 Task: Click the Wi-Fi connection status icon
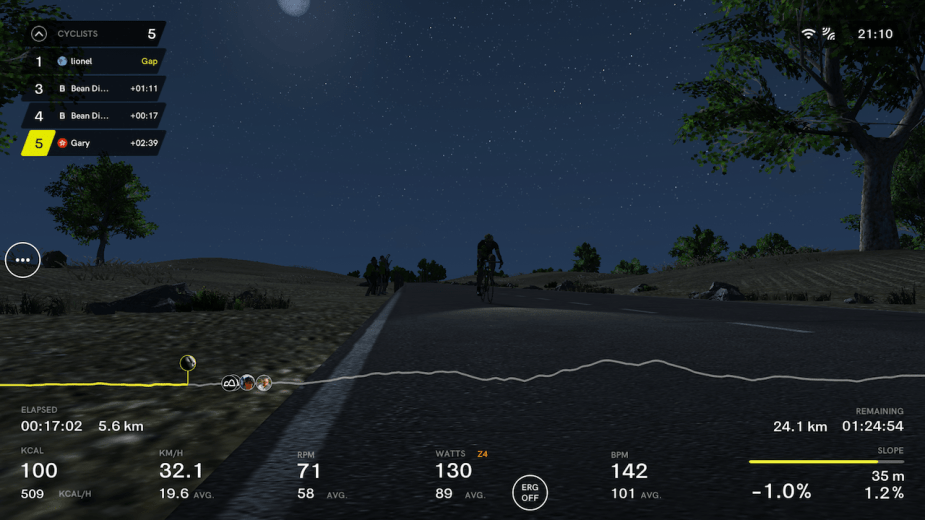[808, 34]
